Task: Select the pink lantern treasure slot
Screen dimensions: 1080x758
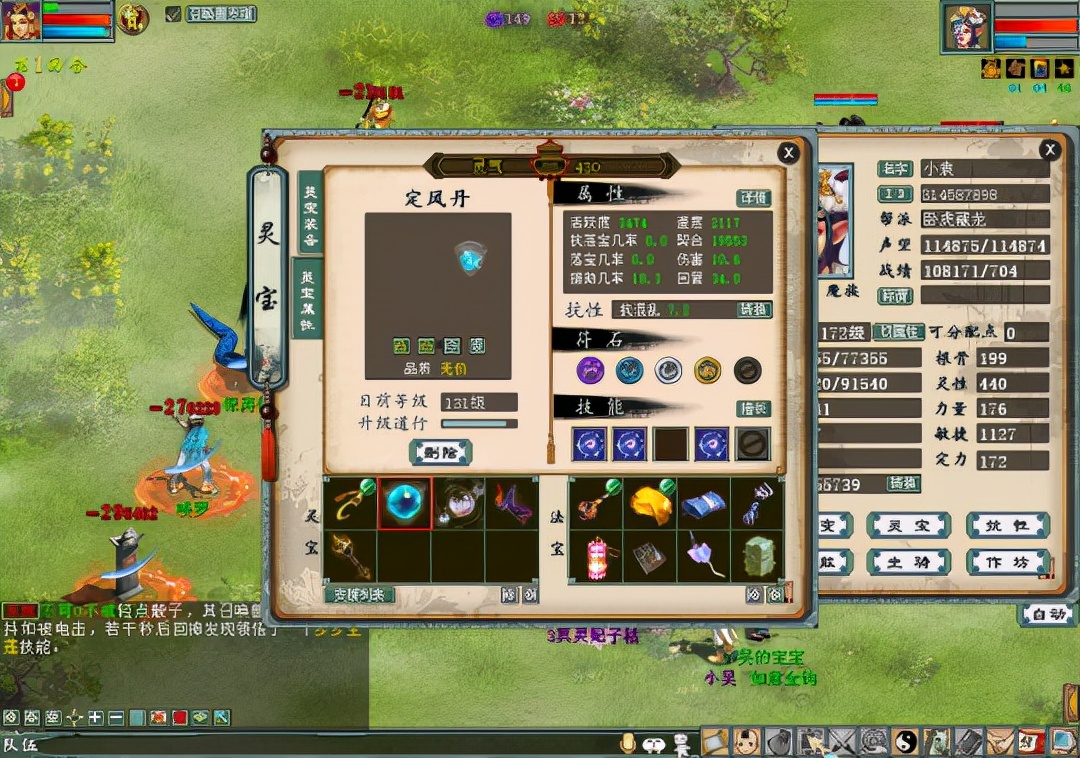Action: click(x=597, y=557)
